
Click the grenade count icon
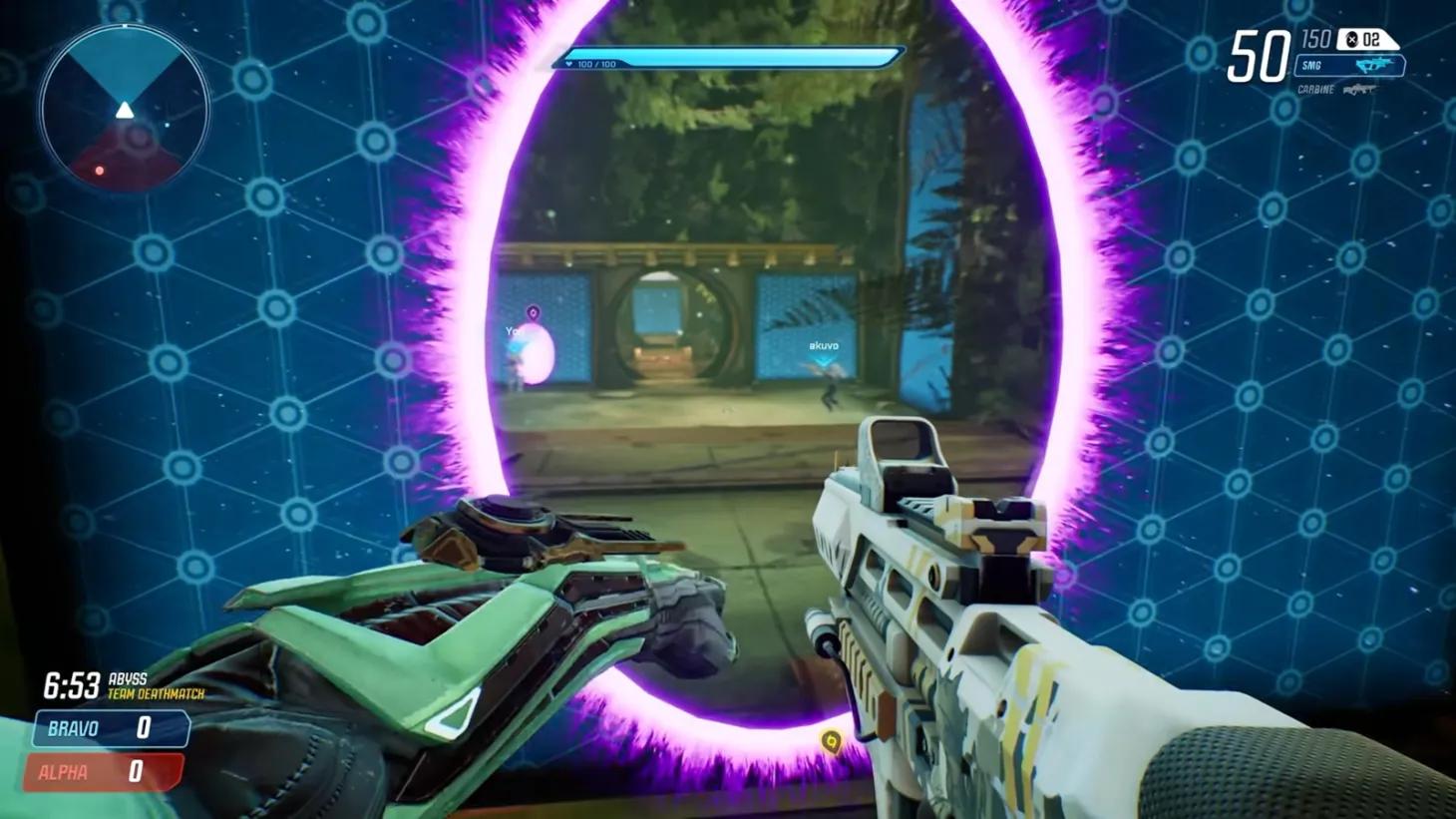(x=1353, y=37)
